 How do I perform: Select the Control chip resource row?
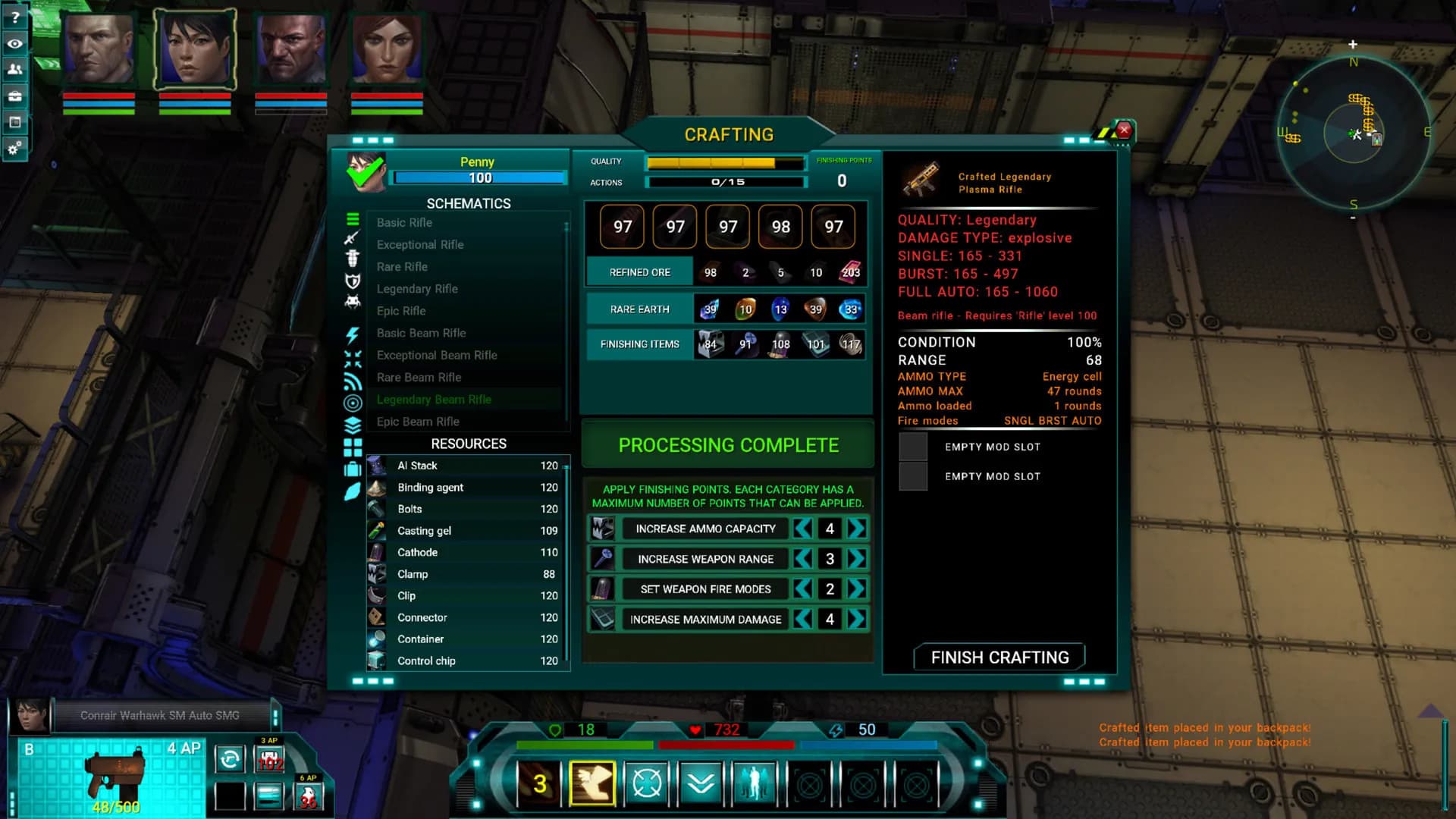pyautogui.click(x=466, y=661)
